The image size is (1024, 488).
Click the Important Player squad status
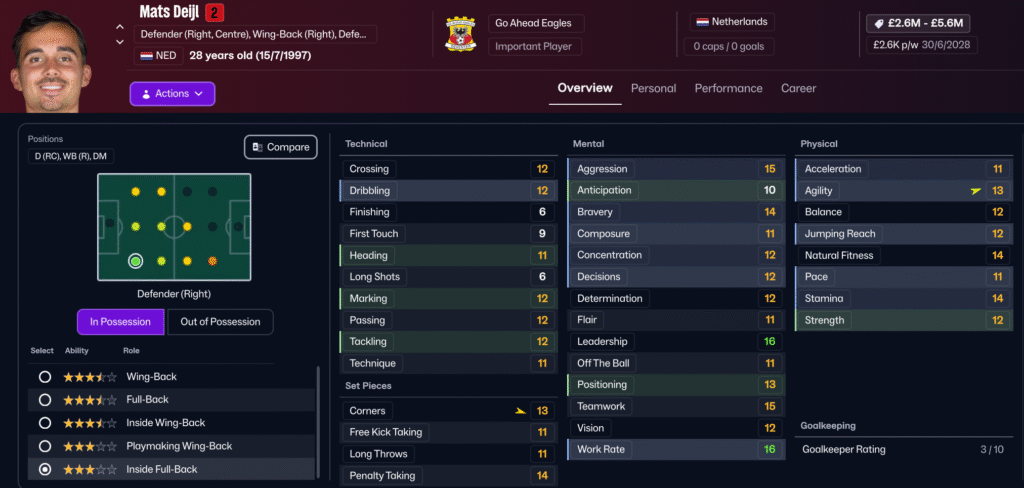(x=537, y=47)
